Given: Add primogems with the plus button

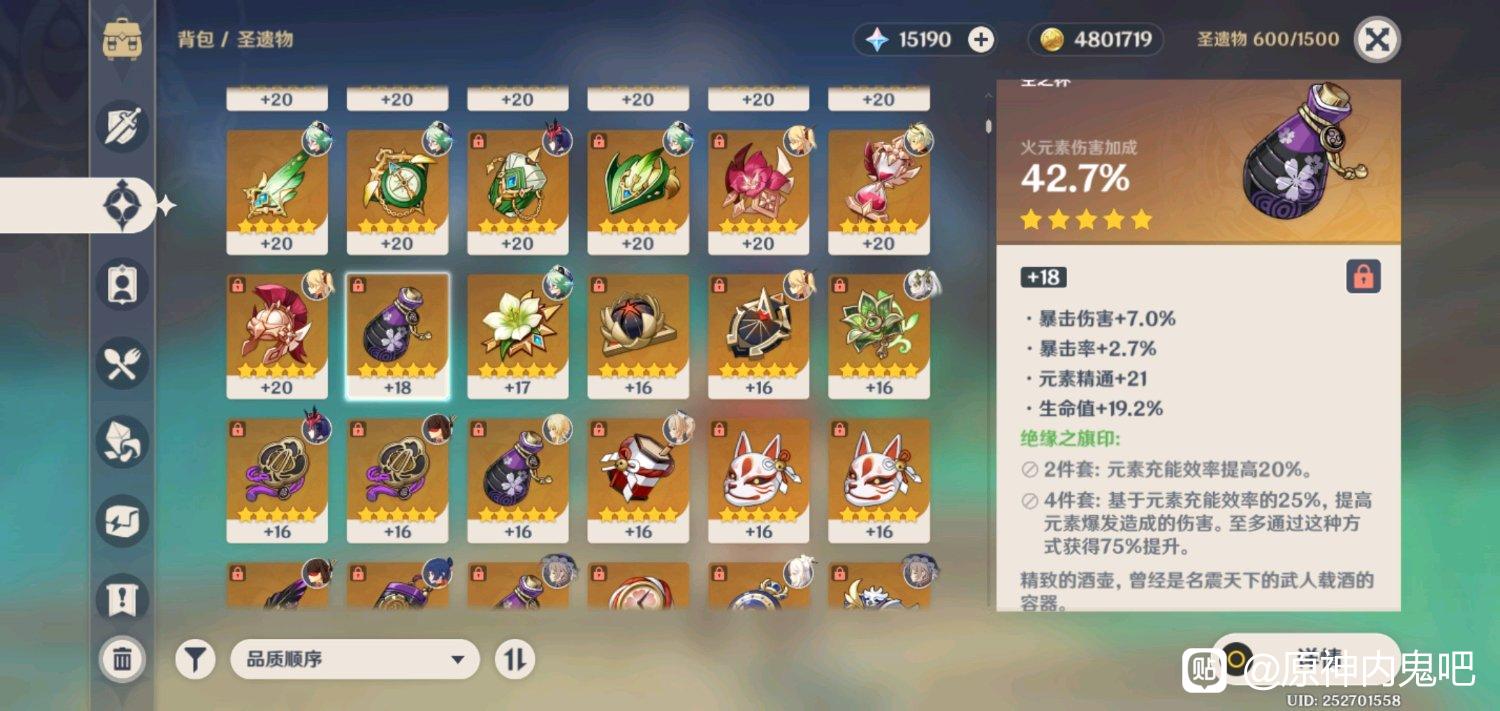Looking at the screenshot, I should tap(981, 40).
